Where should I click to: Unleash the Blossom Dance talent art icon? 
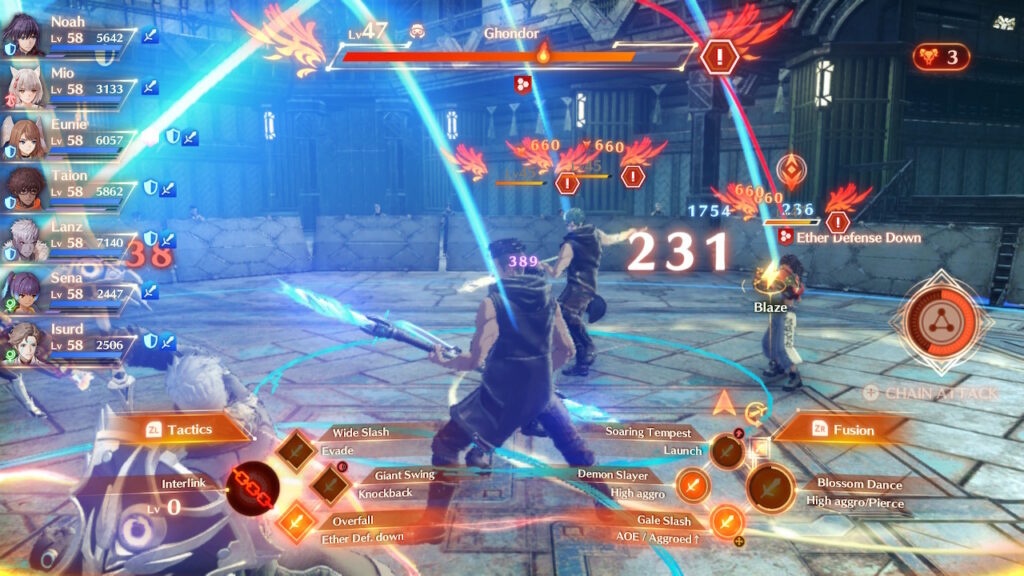(771, 489)
